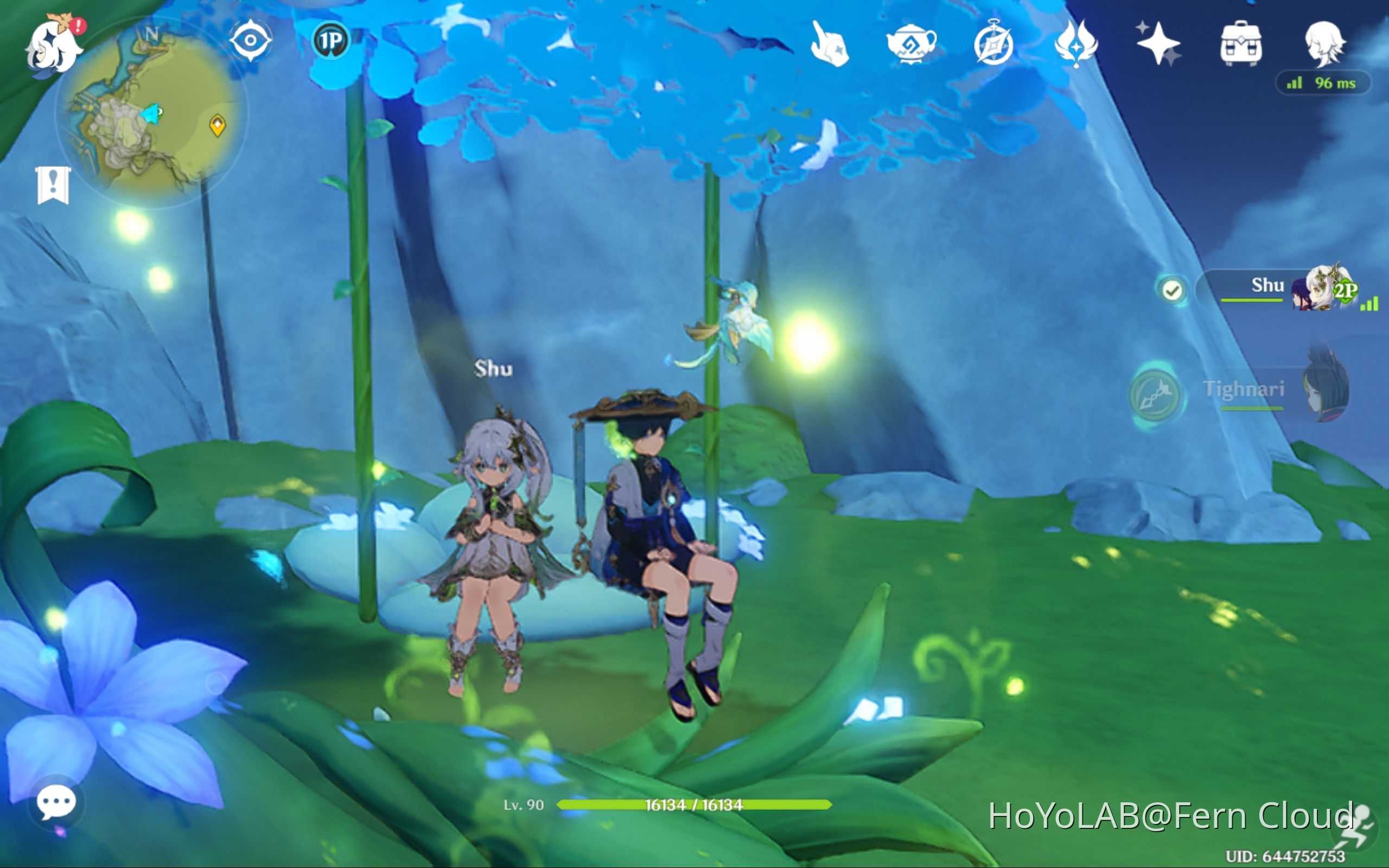This screenshot has height=868, width=1389.
Task: Toggle the 1P player indicator
Action: pyautogui.click(x=332, y=40)
